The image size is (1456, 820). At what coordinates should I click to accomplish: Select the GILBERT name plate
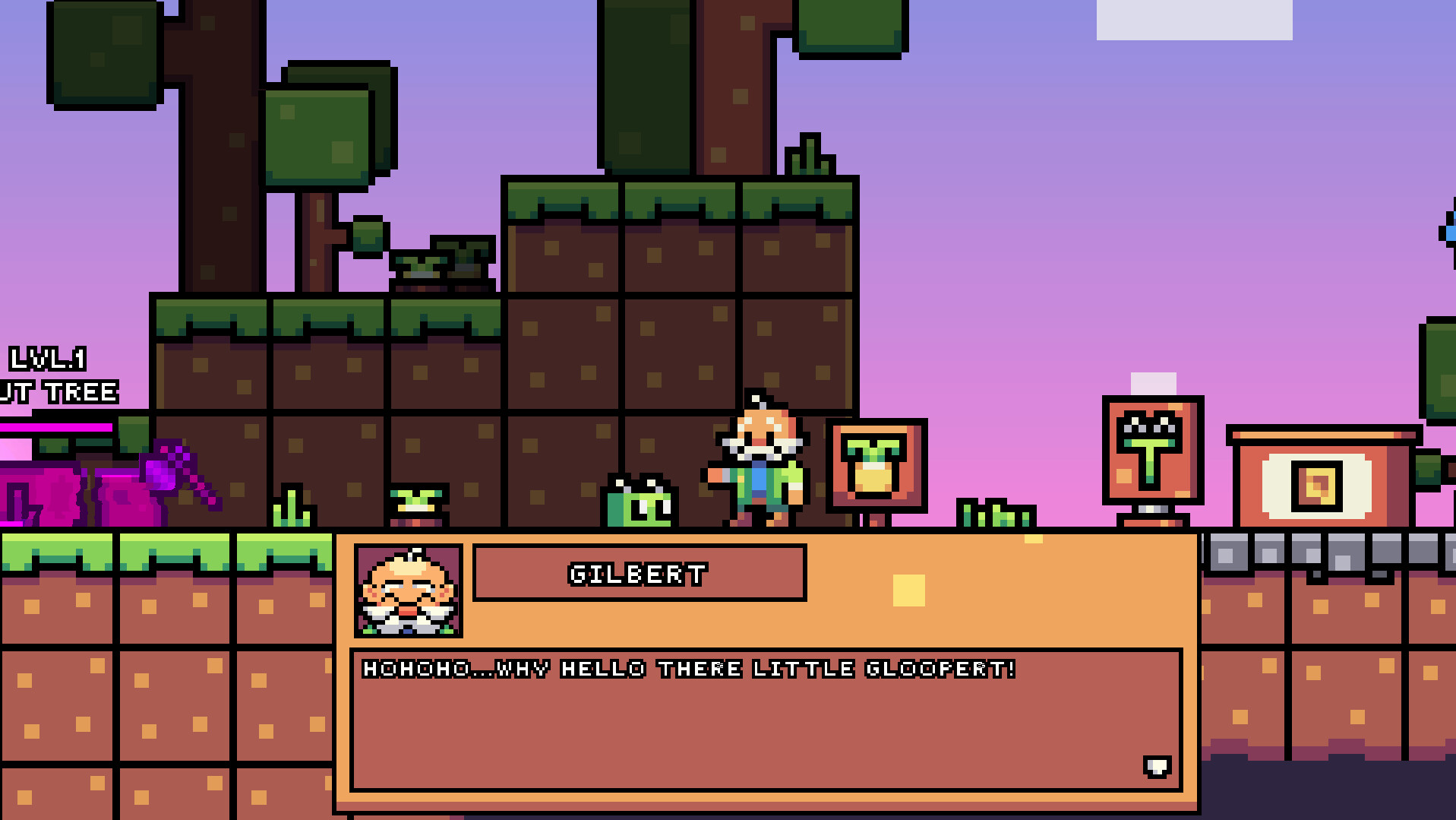638,574
